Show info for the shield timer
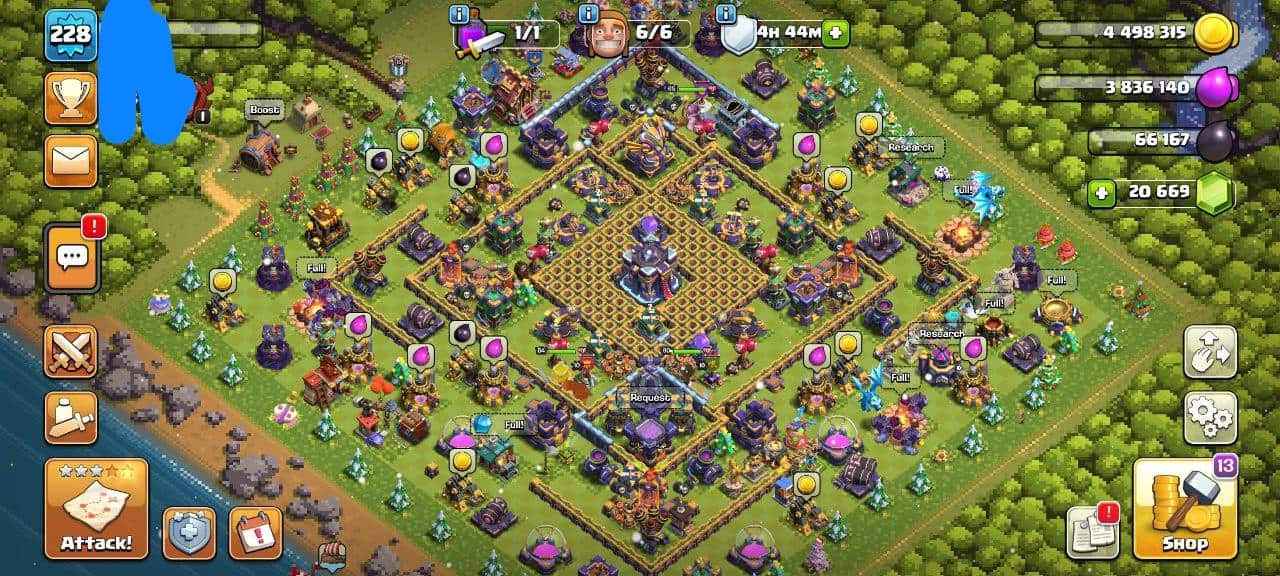This screenshot has height=576, width=1280. tap(726, 15)
